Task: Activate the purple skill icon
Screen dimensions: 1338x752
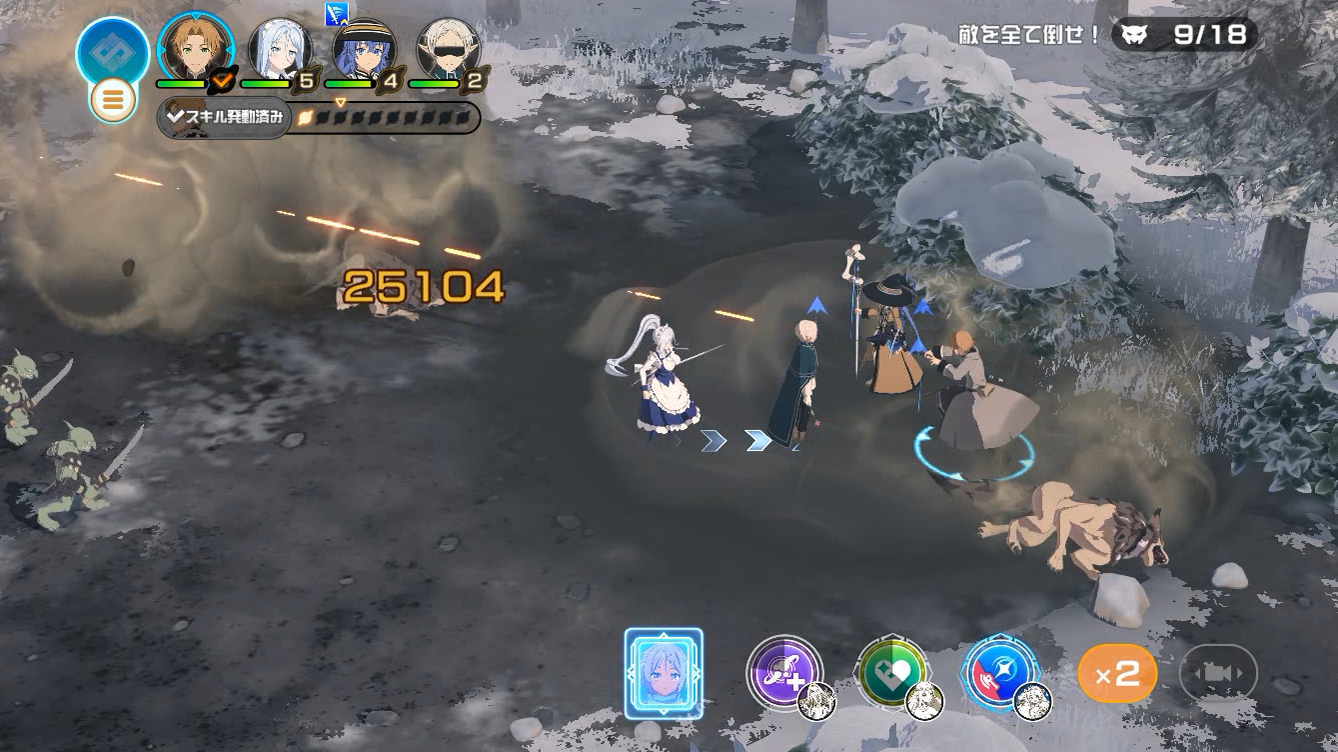Action: (784, 672)
